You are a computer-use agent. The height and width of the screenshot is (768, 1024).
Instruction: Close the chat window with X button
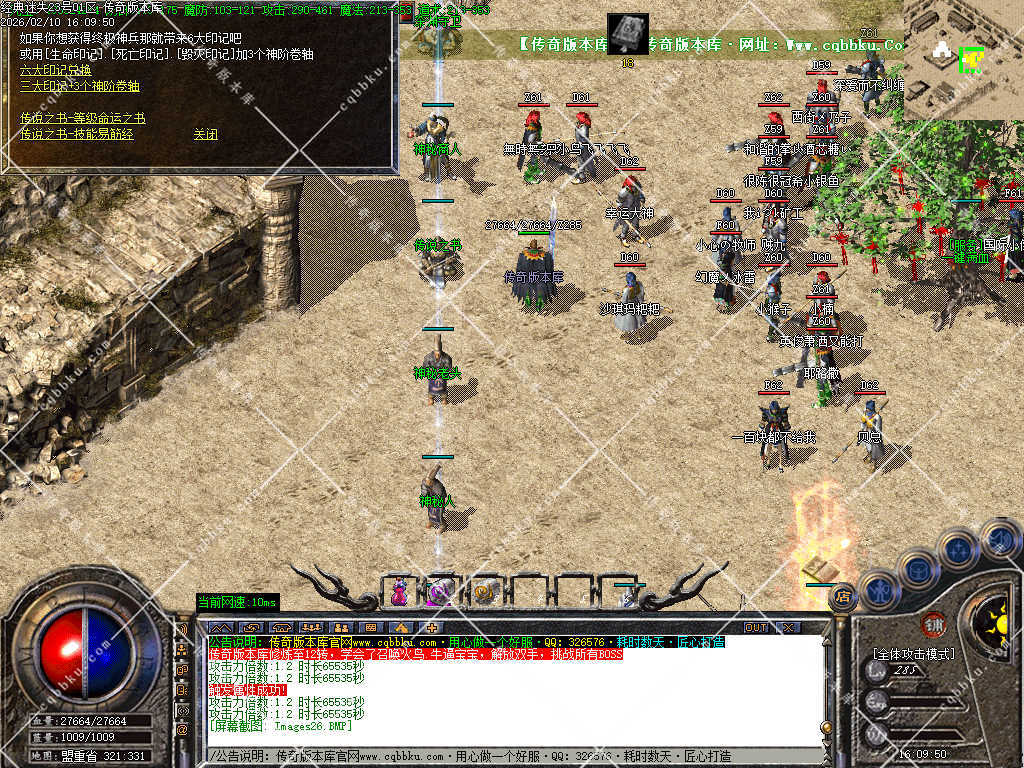click(x=789, y=627)
